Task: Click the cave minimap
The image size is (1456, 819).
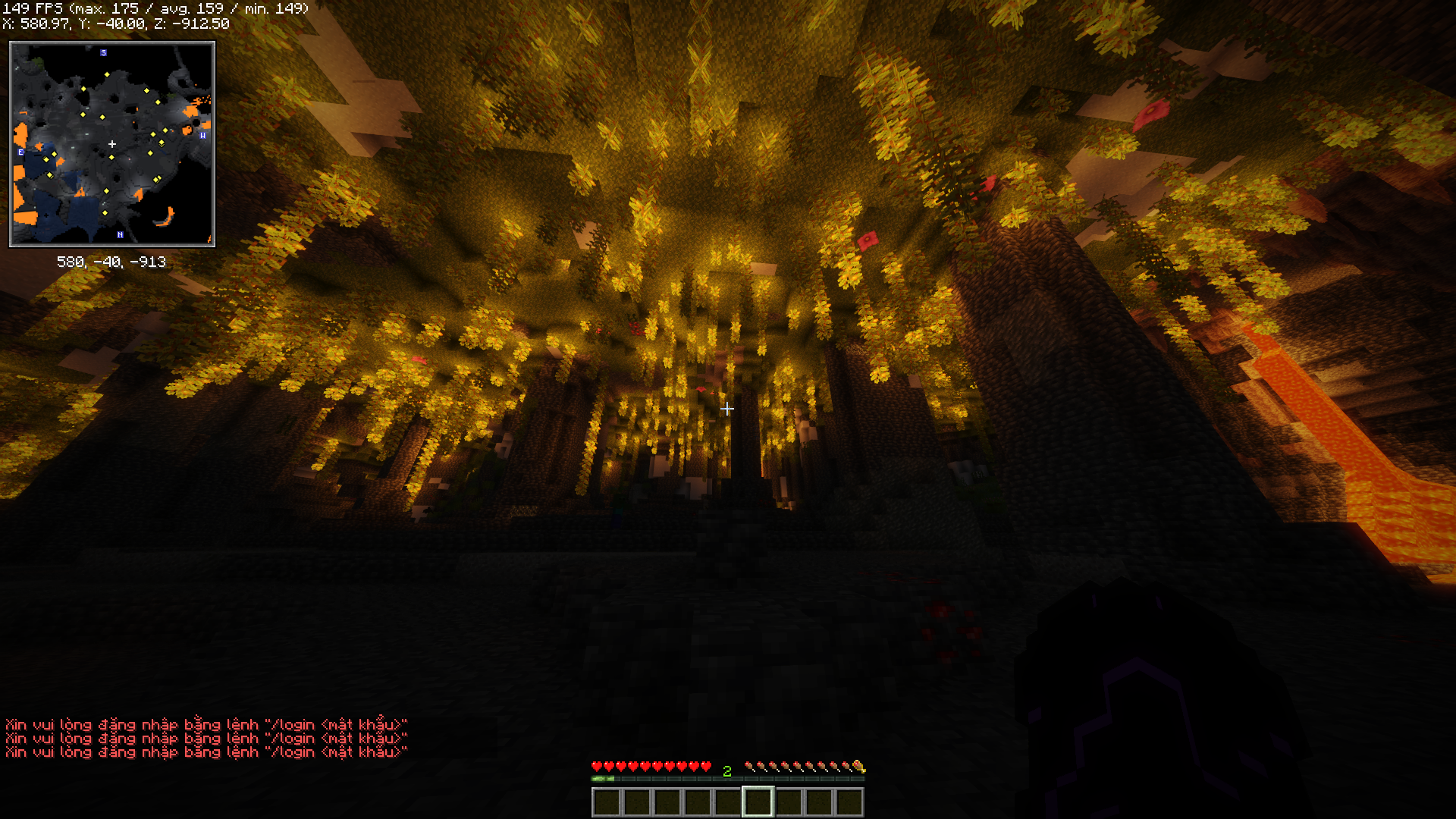Action: [112, 144]
